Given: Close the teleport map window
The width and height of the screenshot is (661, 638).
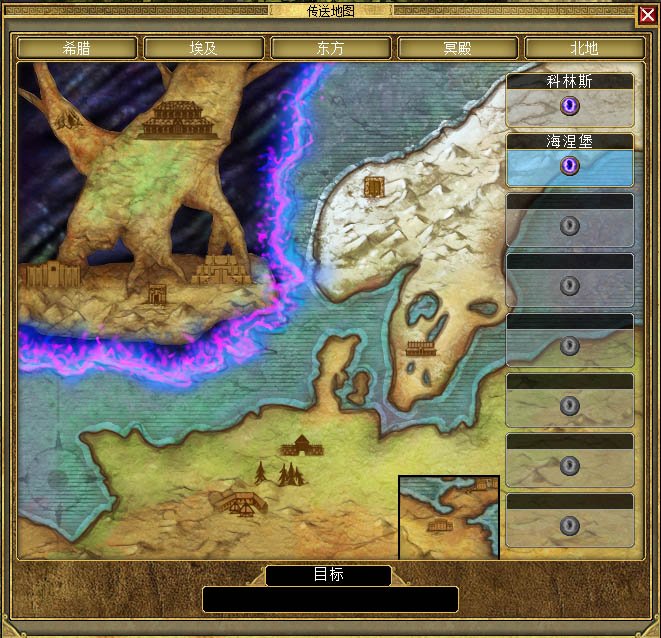Looking at the screenshot, I should [647, 14].
